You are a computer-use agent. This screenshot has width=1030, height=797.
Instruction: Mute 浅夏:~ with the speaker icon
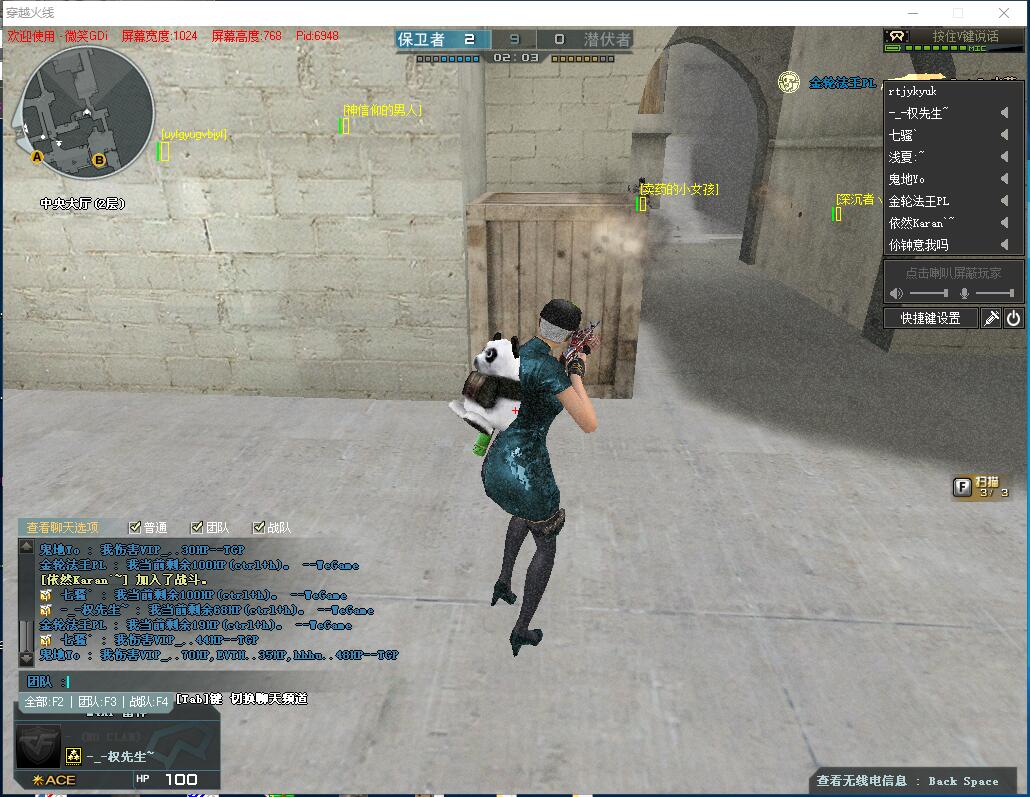[x=1004, y=157]
